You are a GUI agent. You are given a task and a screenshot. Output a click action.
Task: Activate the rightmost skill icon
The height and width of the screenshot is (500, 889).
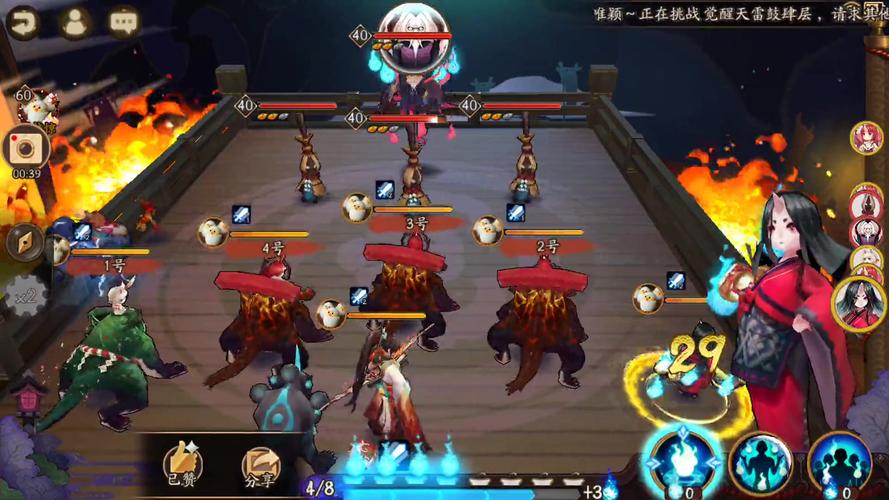(838, 462)
